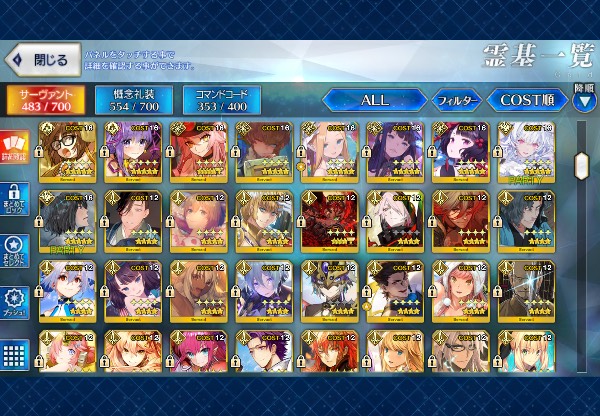The width and height of the screenshot is (600, 416).
Task: Open the フィルター options
Action: 457,100
